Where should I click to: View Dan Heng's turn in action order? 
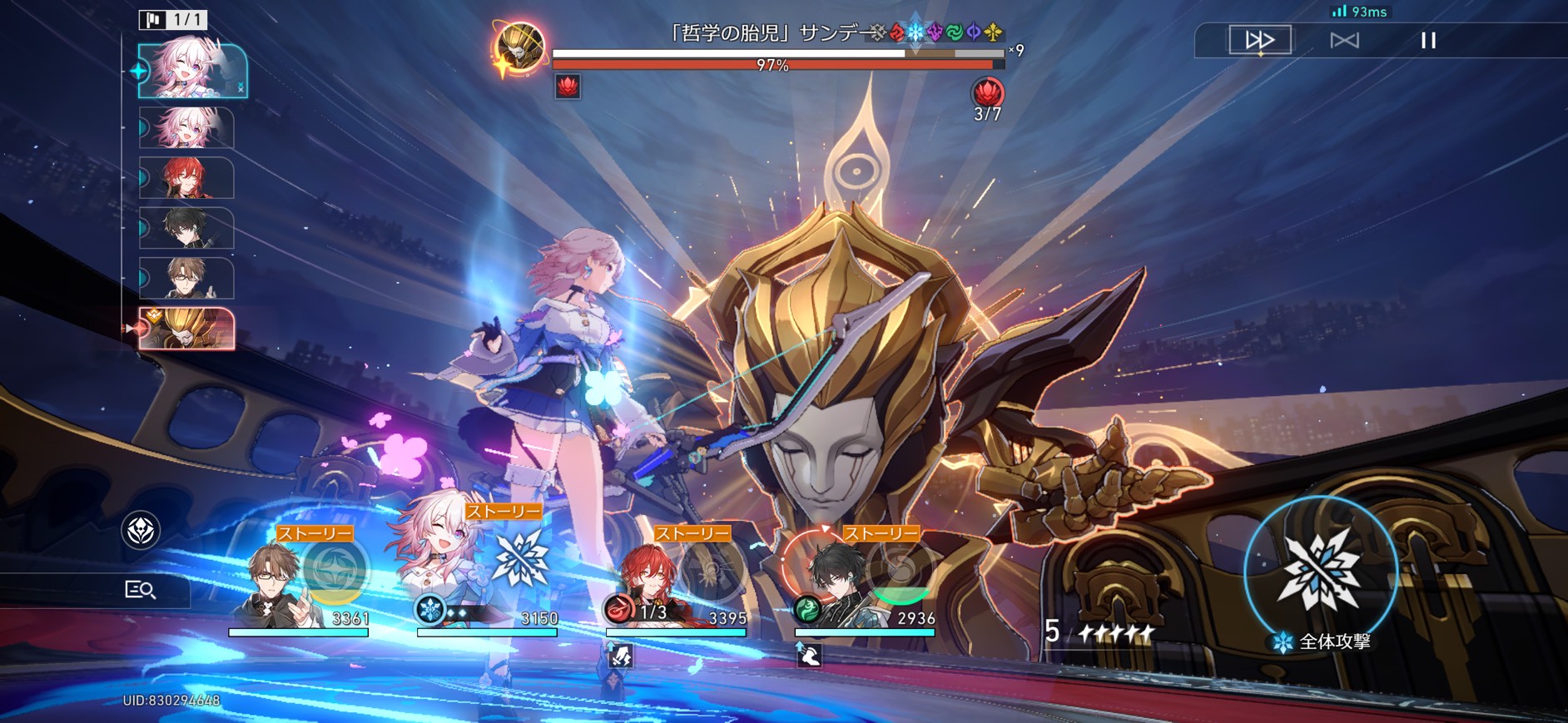186,228
